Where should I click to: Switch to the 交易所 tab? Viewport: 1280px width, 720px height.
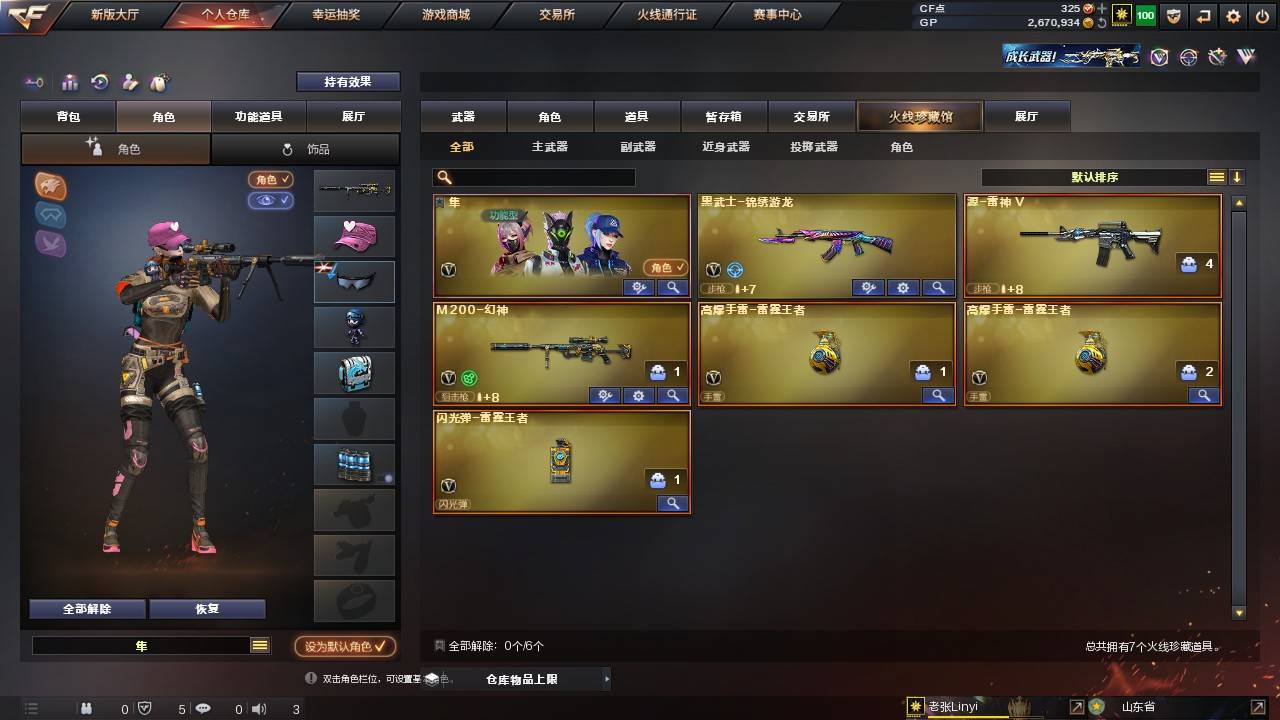point(812,116)
